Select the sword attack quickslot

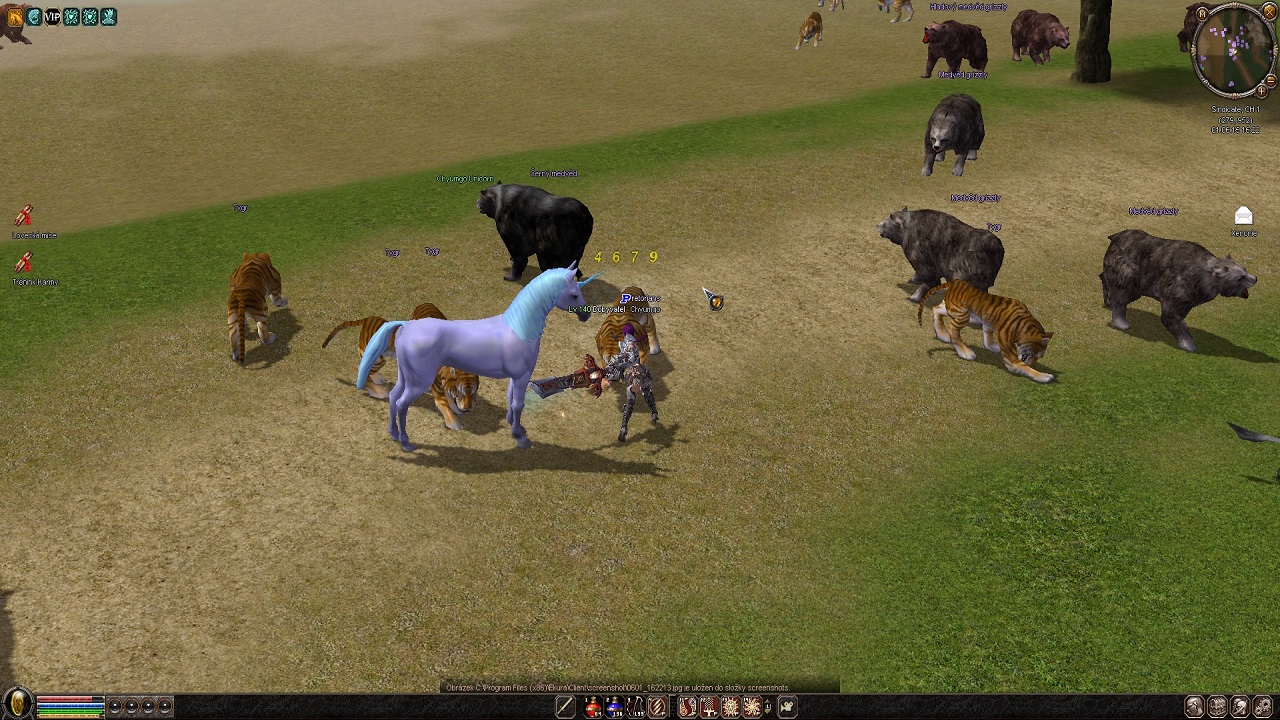[565, 708]
